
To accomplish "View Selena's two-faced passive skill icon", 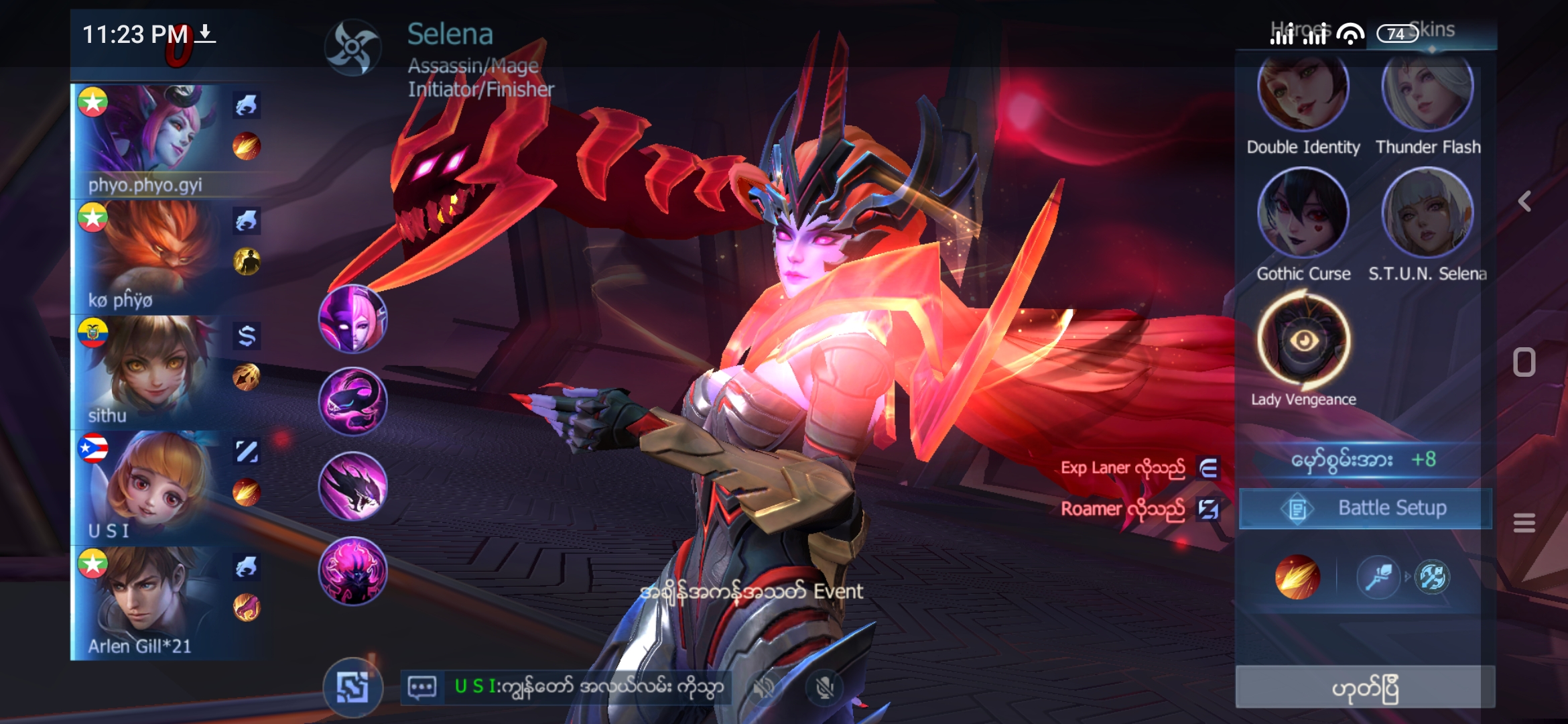I will [352, 319].
